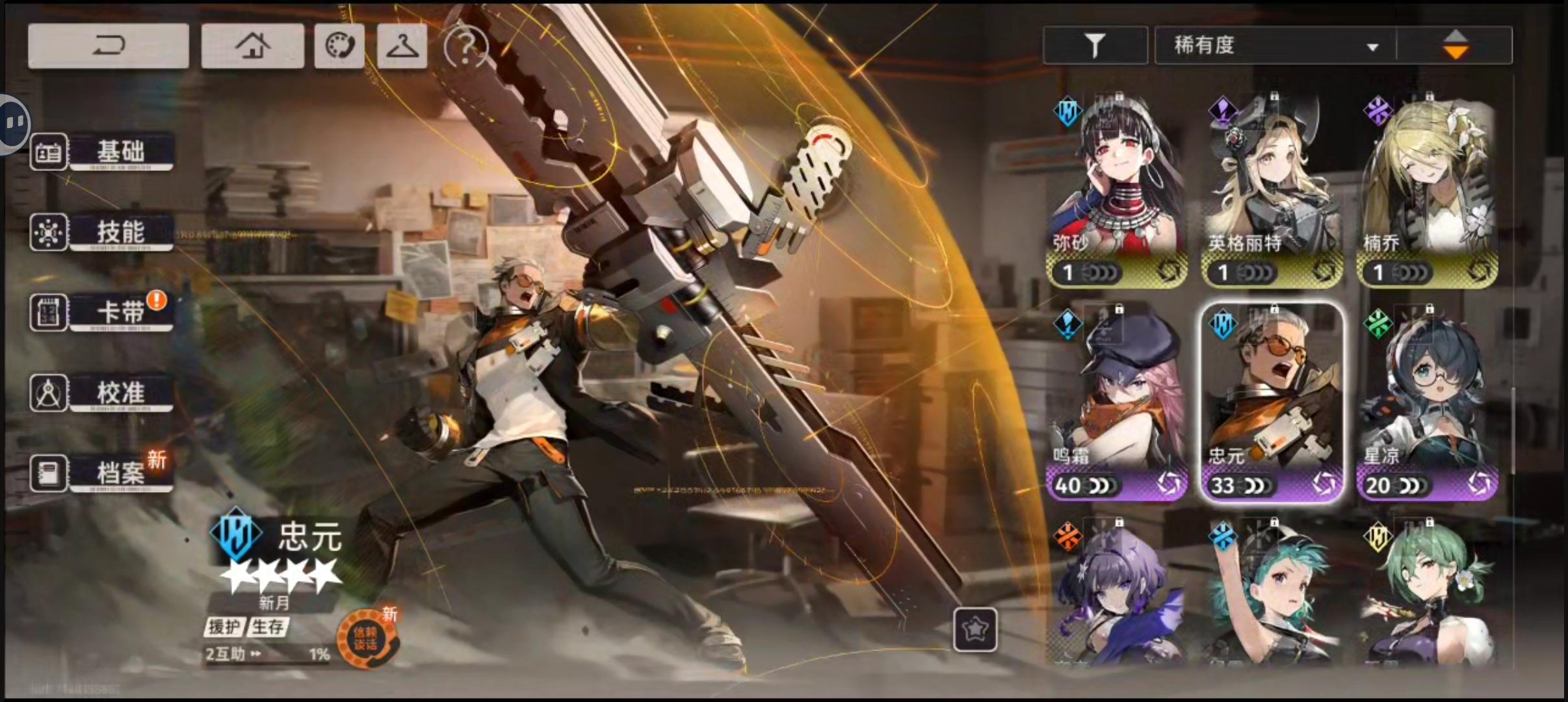
Task: Click the return arrow icon top-left
Action: [x=108, y=45]
